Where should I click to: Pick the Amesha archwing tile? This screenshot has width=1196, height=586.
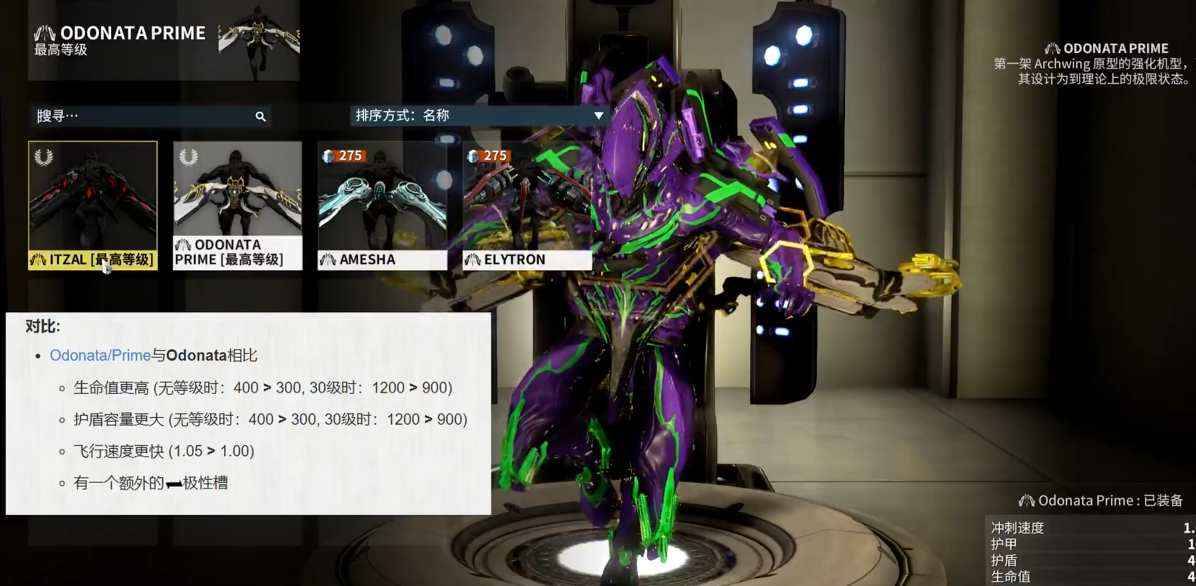[382, 205]
